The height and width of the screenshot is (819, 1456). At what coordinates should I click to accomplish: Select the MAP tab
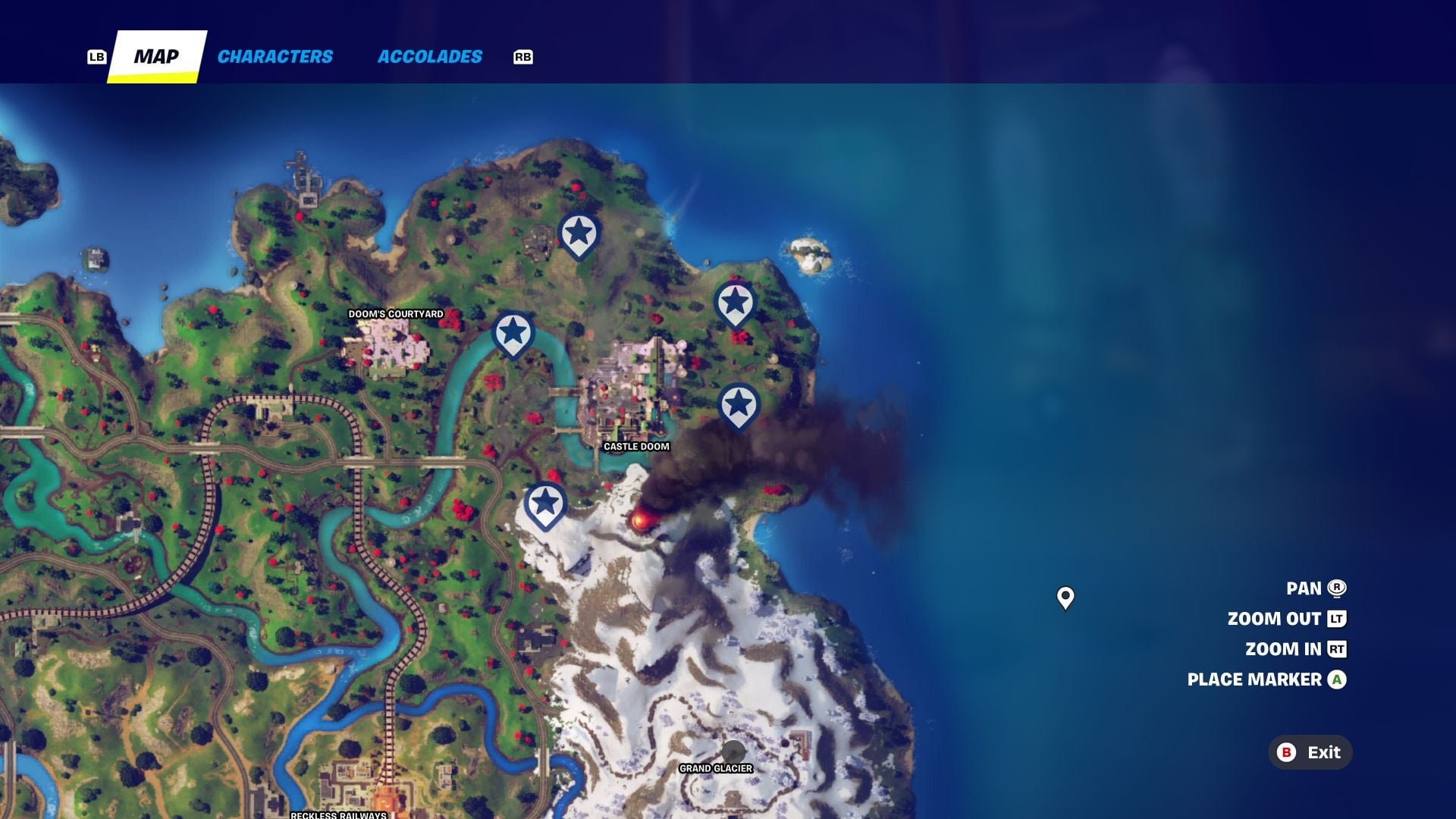point(157,56)
